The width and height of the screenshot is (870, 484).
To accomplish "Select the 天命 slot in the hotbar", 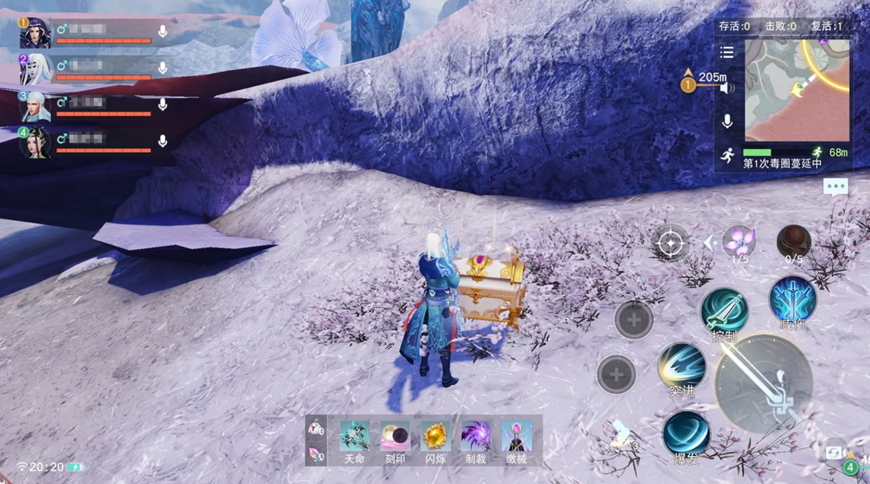I will (354, 436).
